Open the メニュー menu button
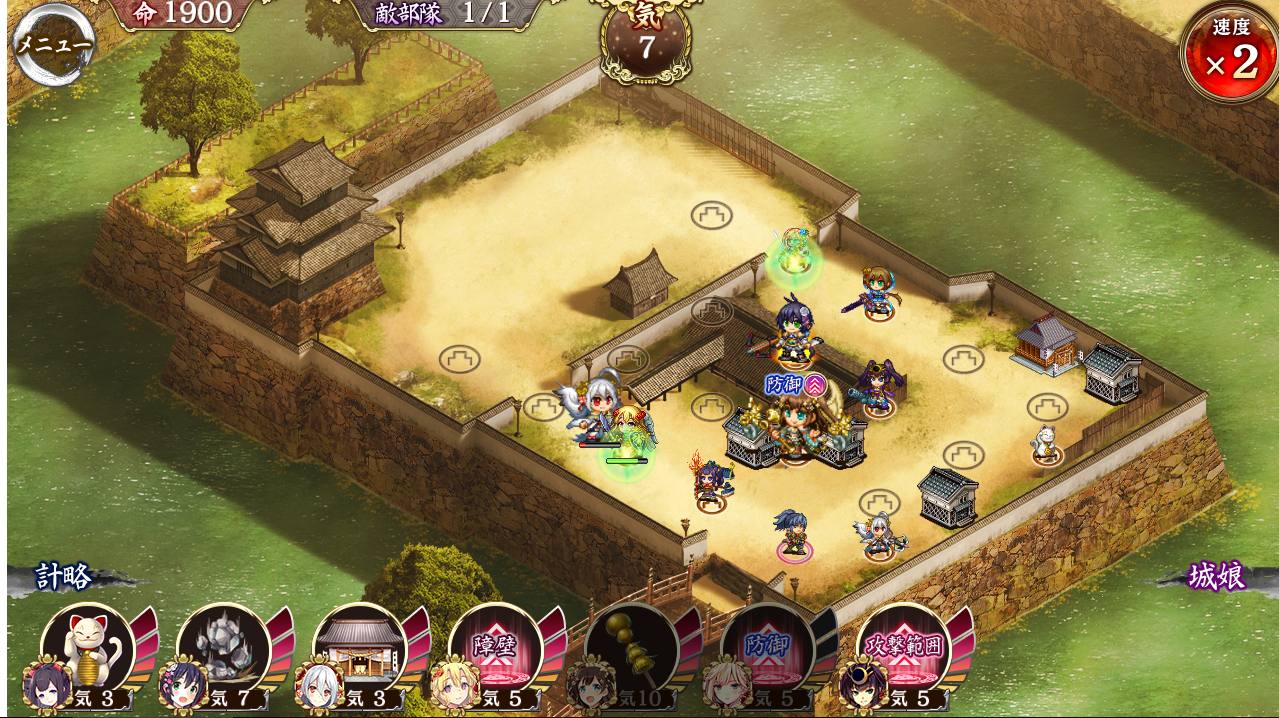Viewport: 1279px width, 718px height. tap(54, 45)
